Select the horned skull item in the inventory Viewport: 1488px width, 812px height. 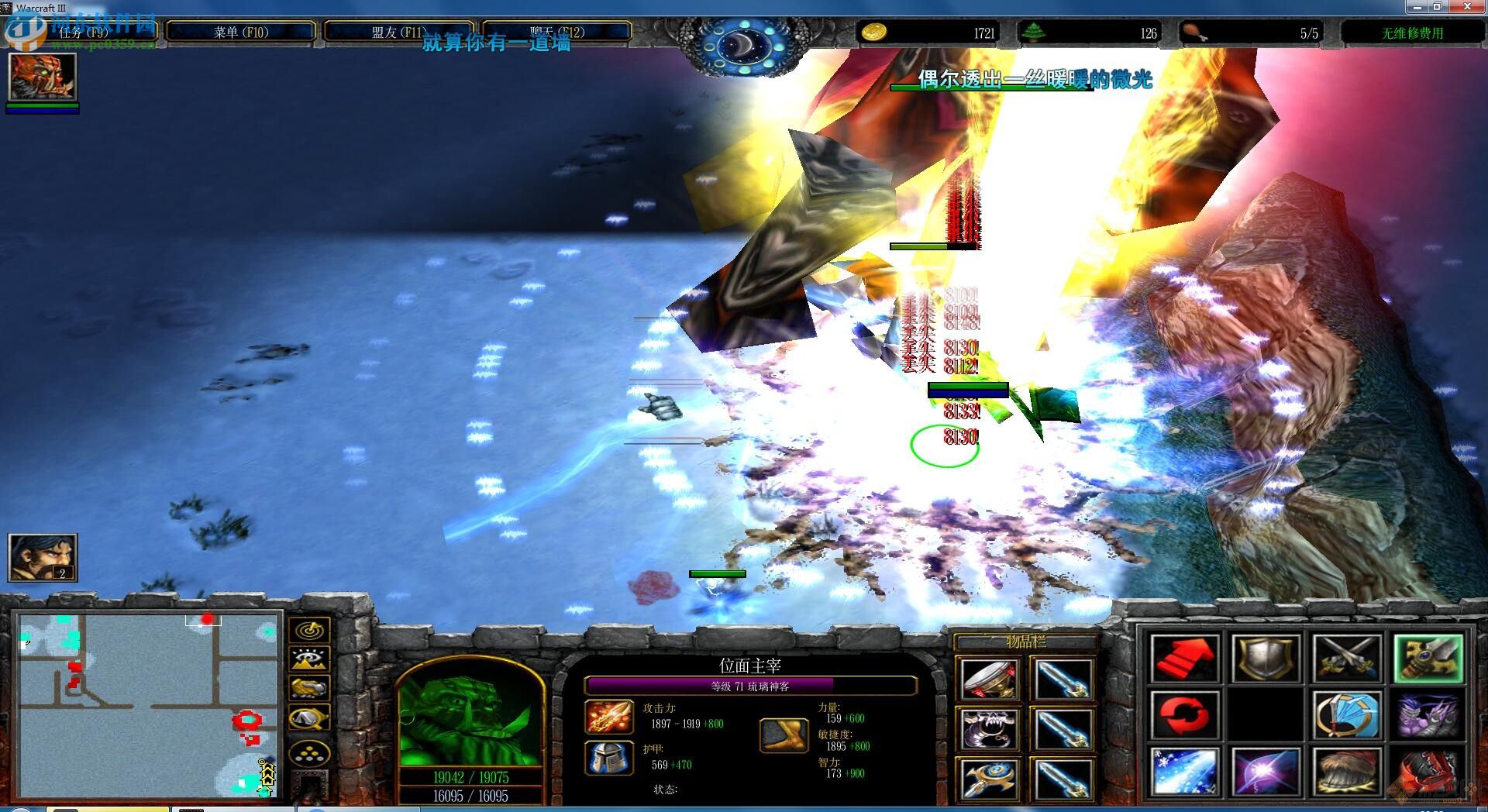click(x=989, y=728)
